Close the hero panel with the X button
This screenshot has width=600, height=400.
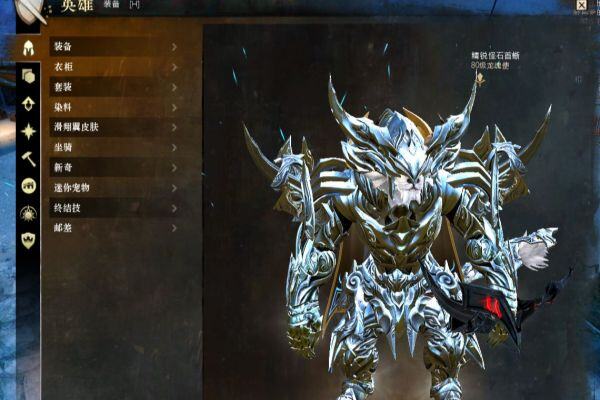582,6
